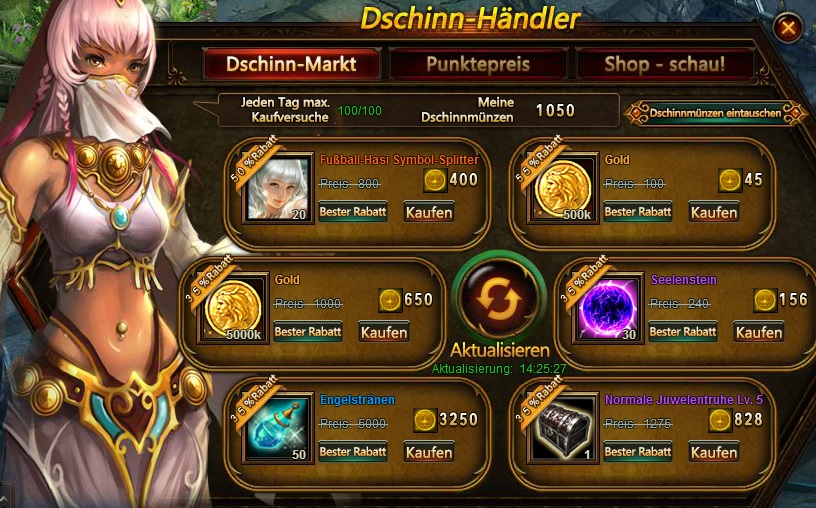Use Bester Rabatt on Normale Juwelentruhe
The height and width of the screenshot is (508, 816).
(638, 452)
